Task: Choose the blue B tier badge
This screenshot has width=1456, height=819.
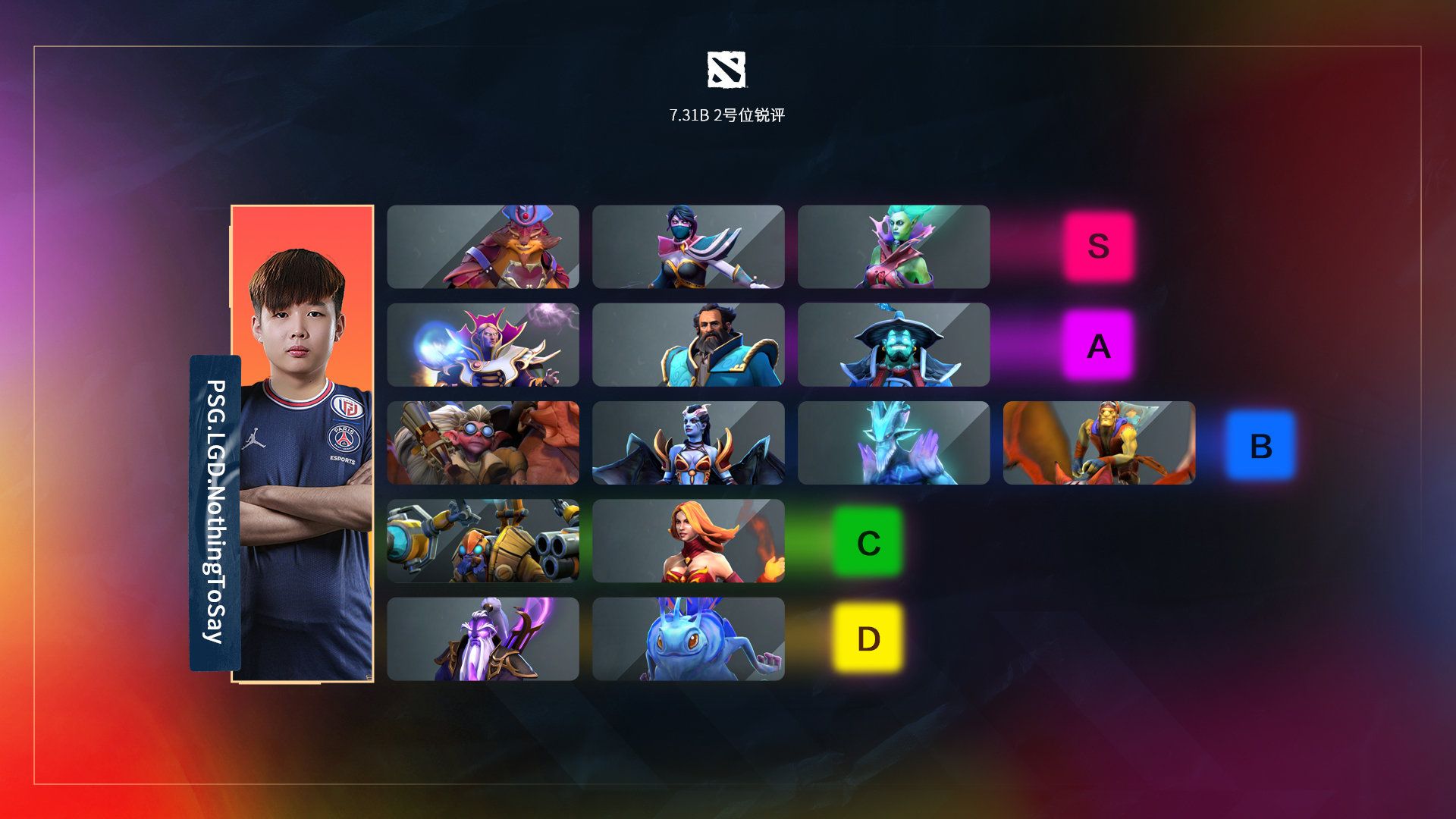Action: tap(1260, 445)
